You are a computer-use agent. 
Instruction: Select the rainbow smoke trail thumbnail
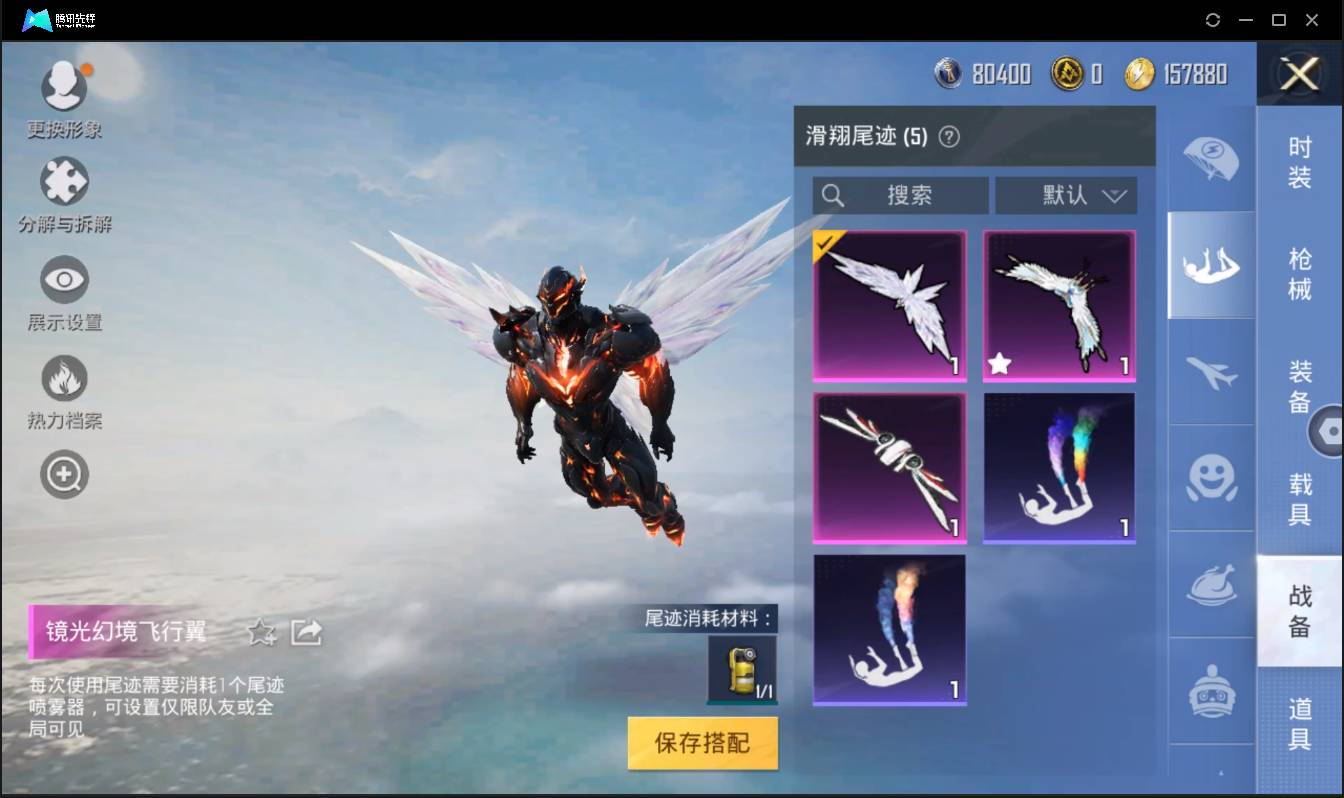(x=1059, y=467)
